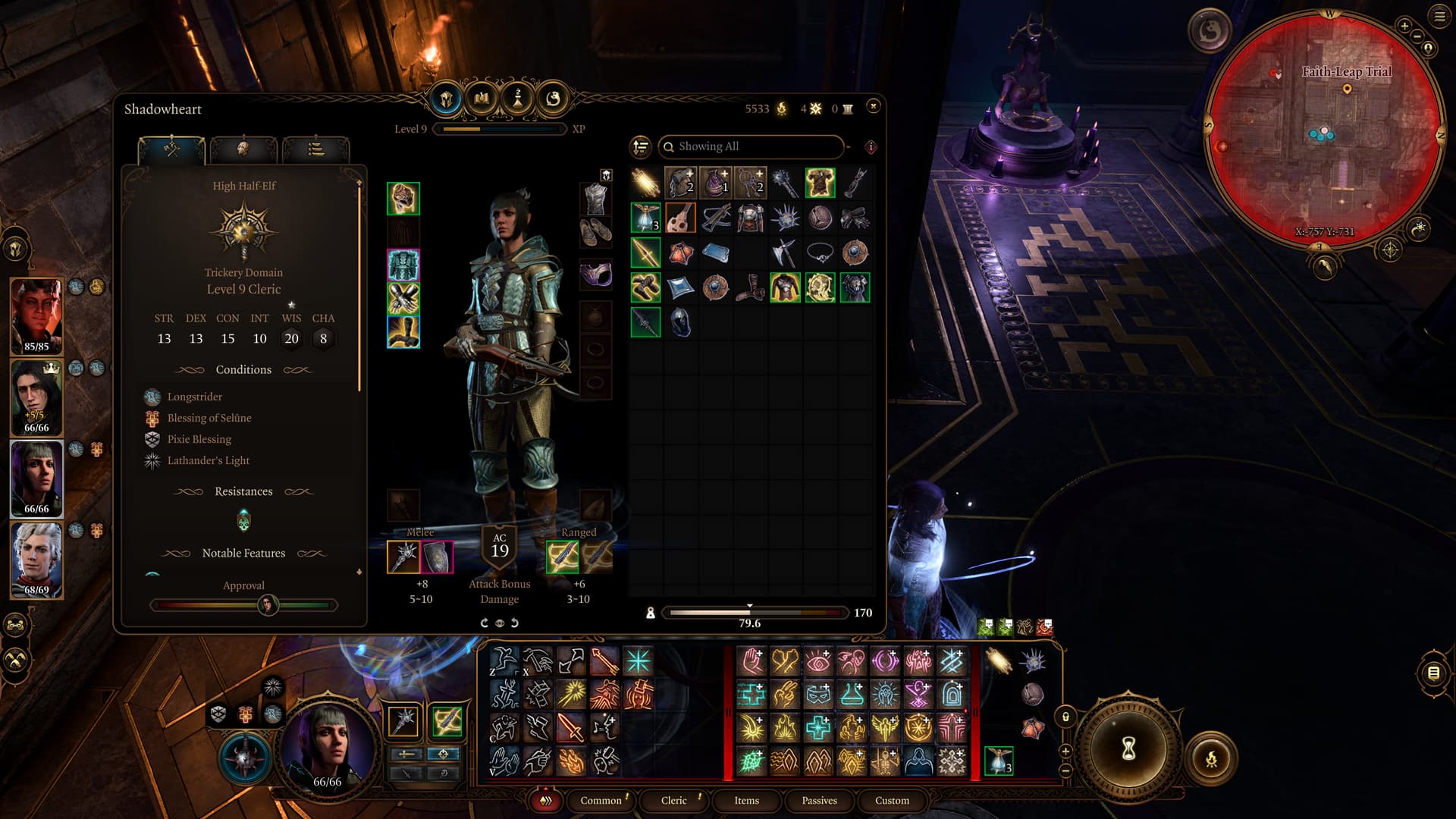The width and height of the screenshot is (1456, 819).
Task: Select the Items hotbar tab
Action: click(746, 800)
